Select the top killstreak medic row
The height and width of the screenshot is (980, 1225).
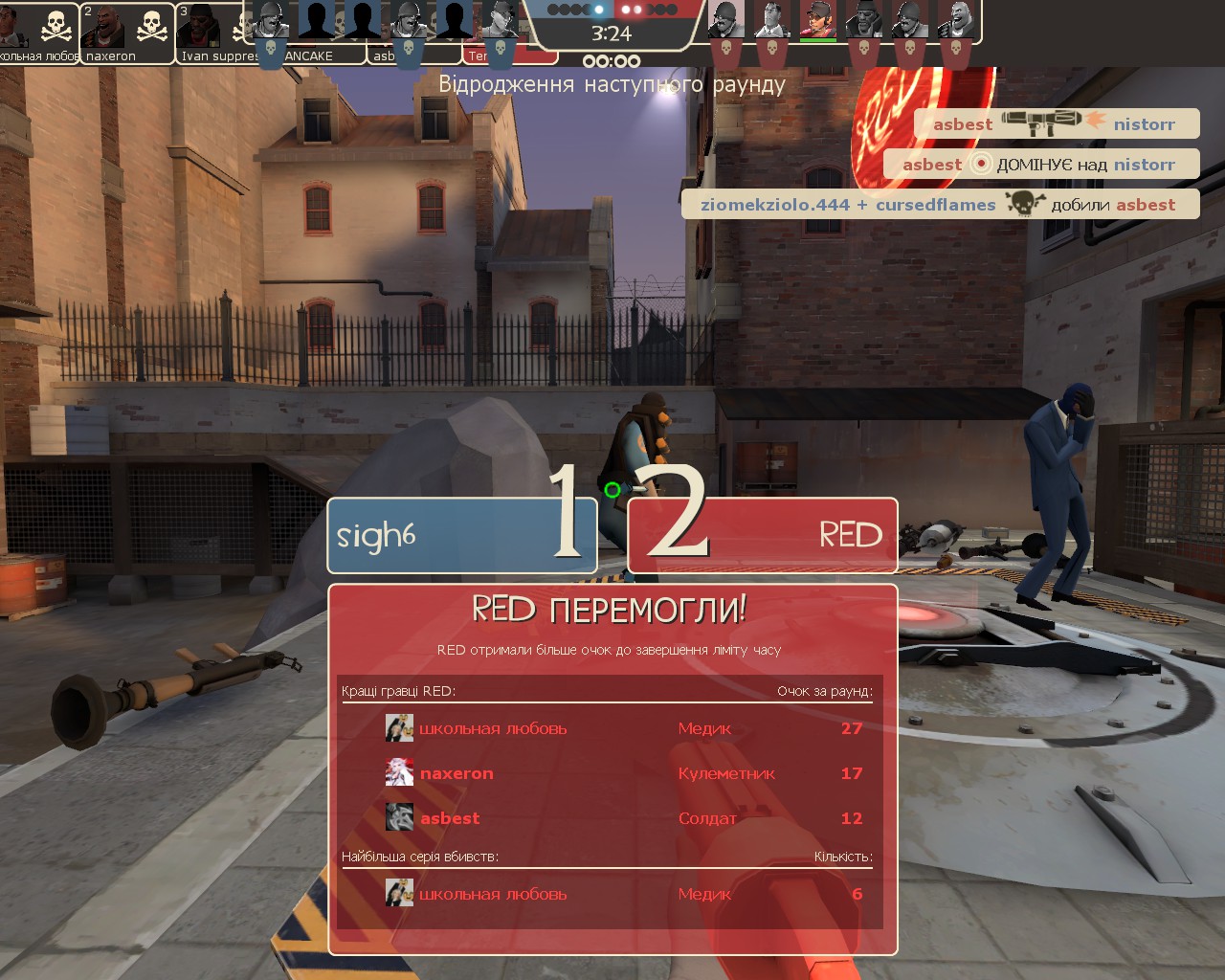(x=612, y=894)
